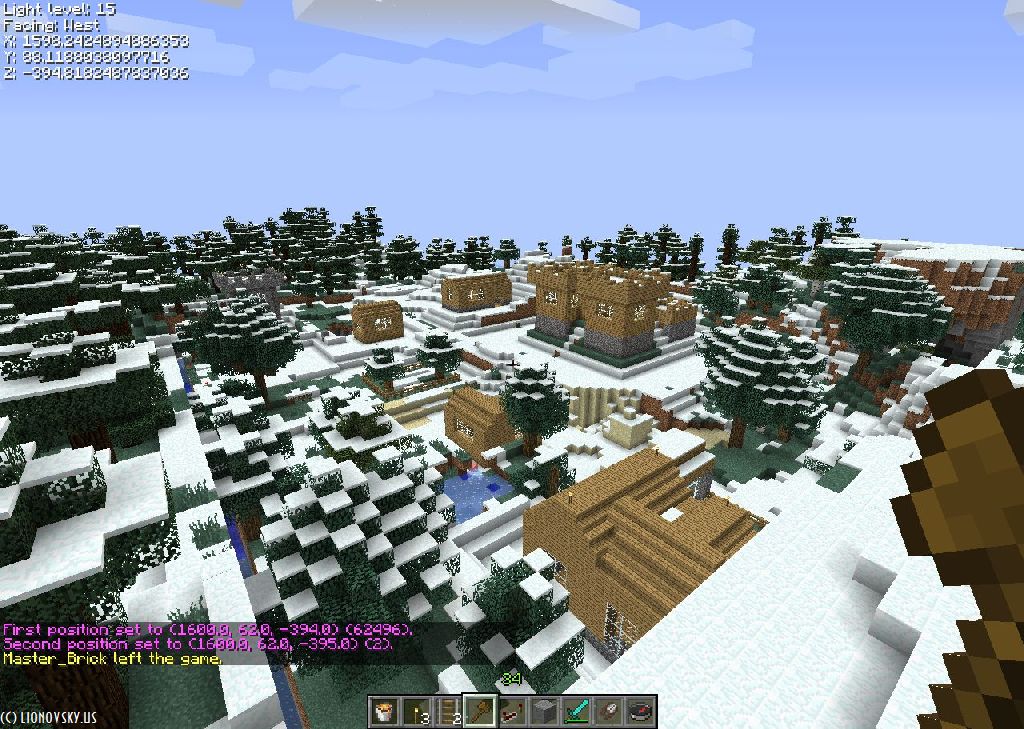Screen dimensions: 1024x729
Task: Pick the stone block hotbar slot
Action: [545, 711]
